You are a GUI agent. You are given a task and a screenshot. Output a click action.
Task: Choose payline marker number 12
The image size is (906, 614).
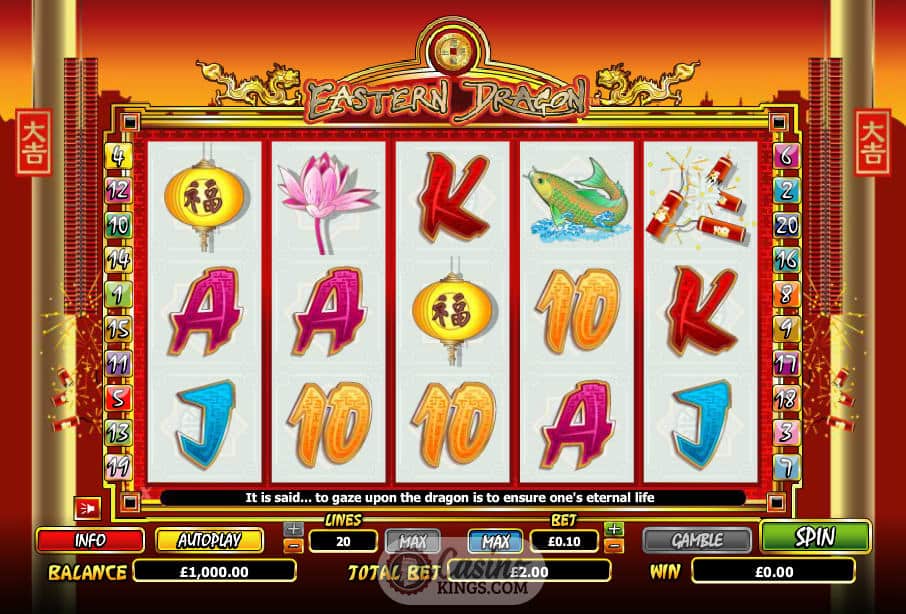tap(119, 190)
